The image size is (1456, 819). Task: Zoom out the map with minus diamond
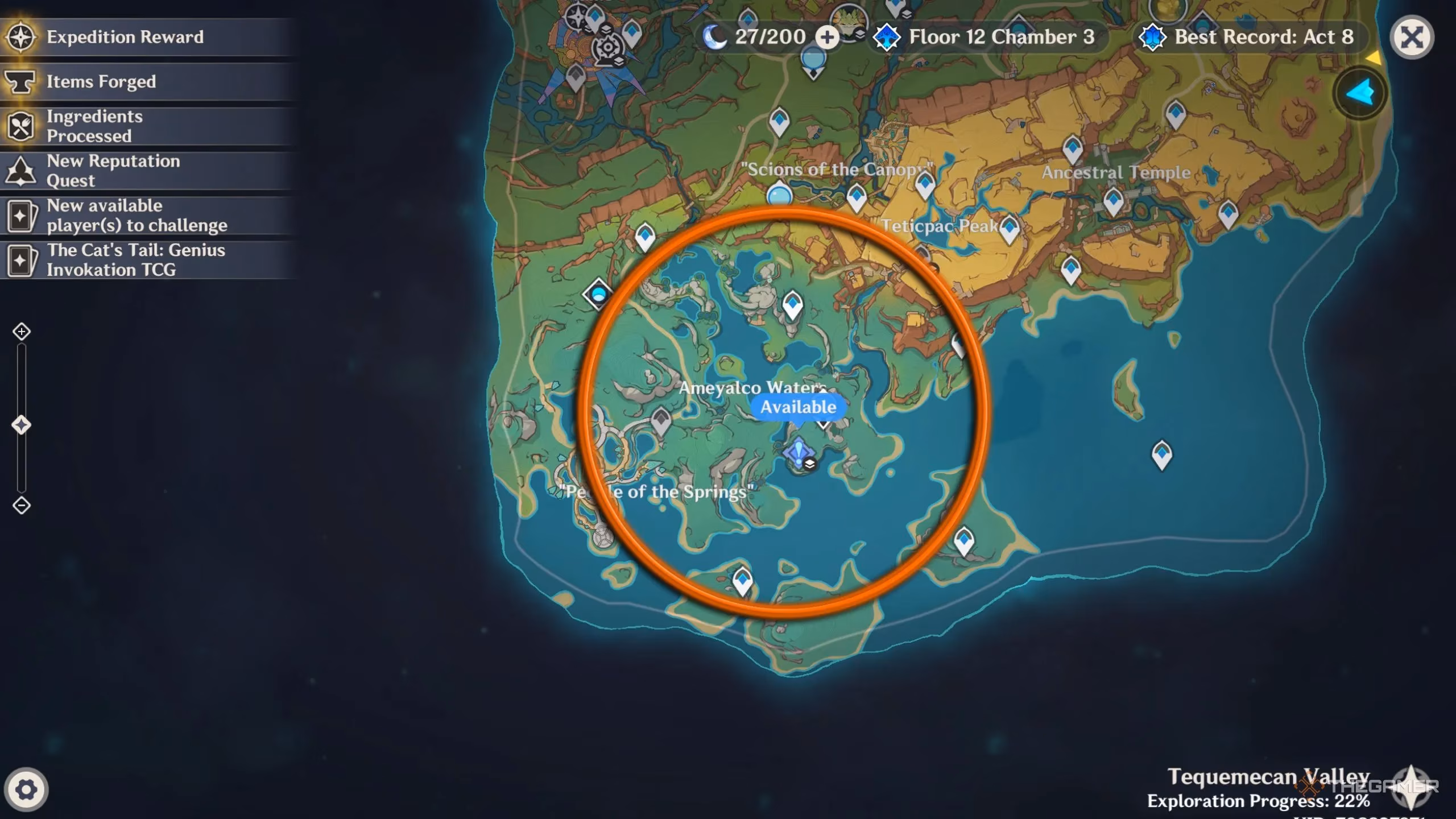coord(22,505)
